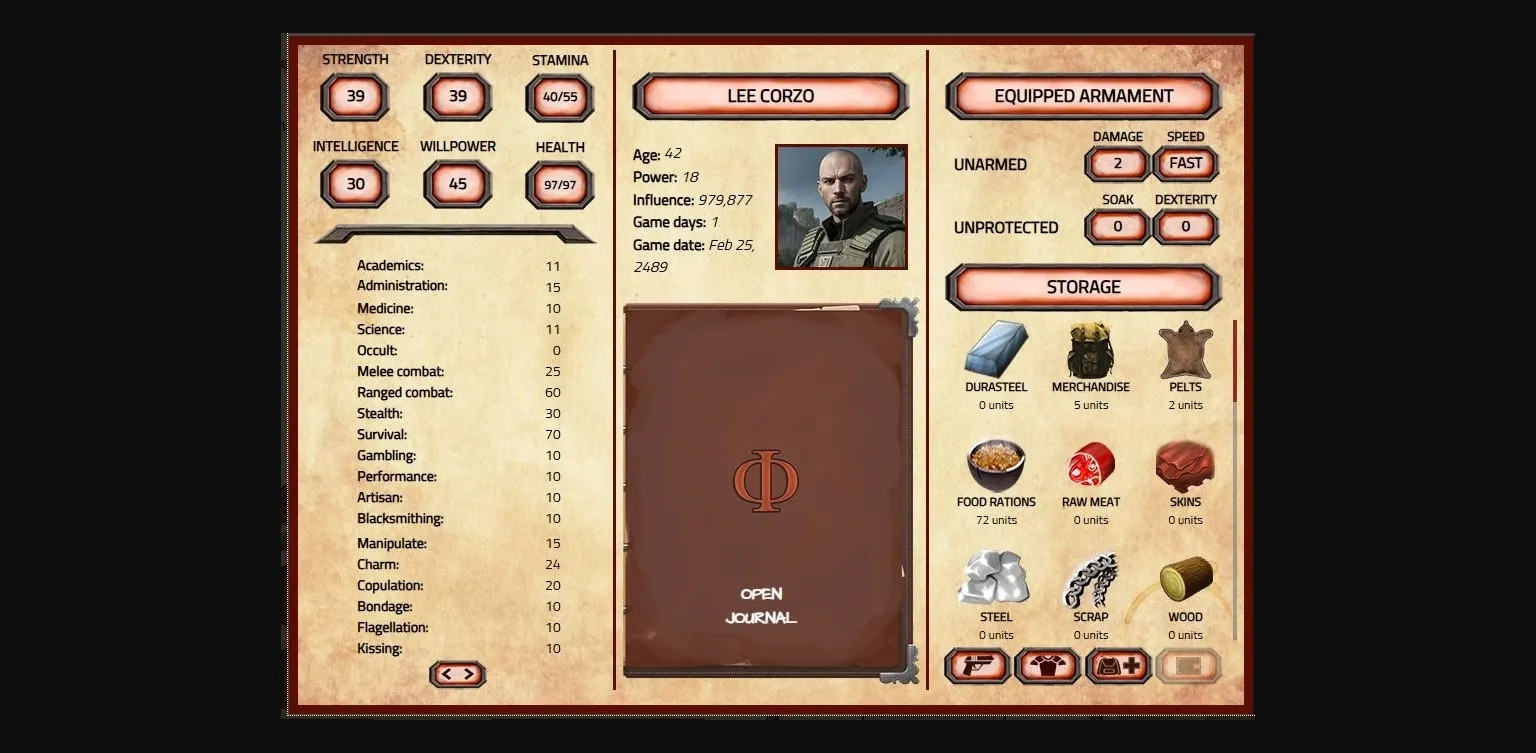Switch to the armor category

pyautogui.click(x=1046, y=665)
